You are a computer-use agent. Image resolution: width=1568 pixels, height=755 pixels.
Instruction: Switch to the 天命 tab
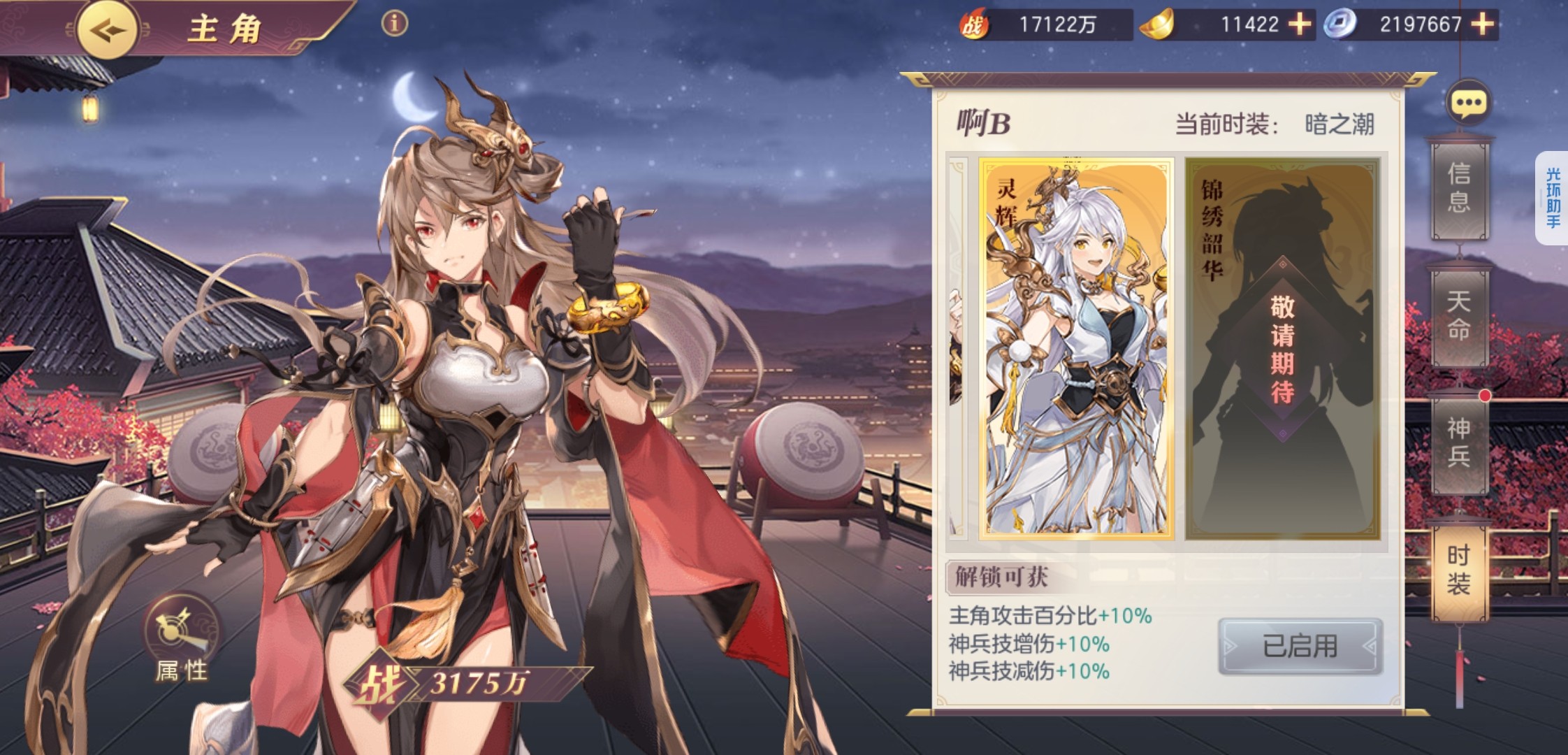coord(1459,315)
